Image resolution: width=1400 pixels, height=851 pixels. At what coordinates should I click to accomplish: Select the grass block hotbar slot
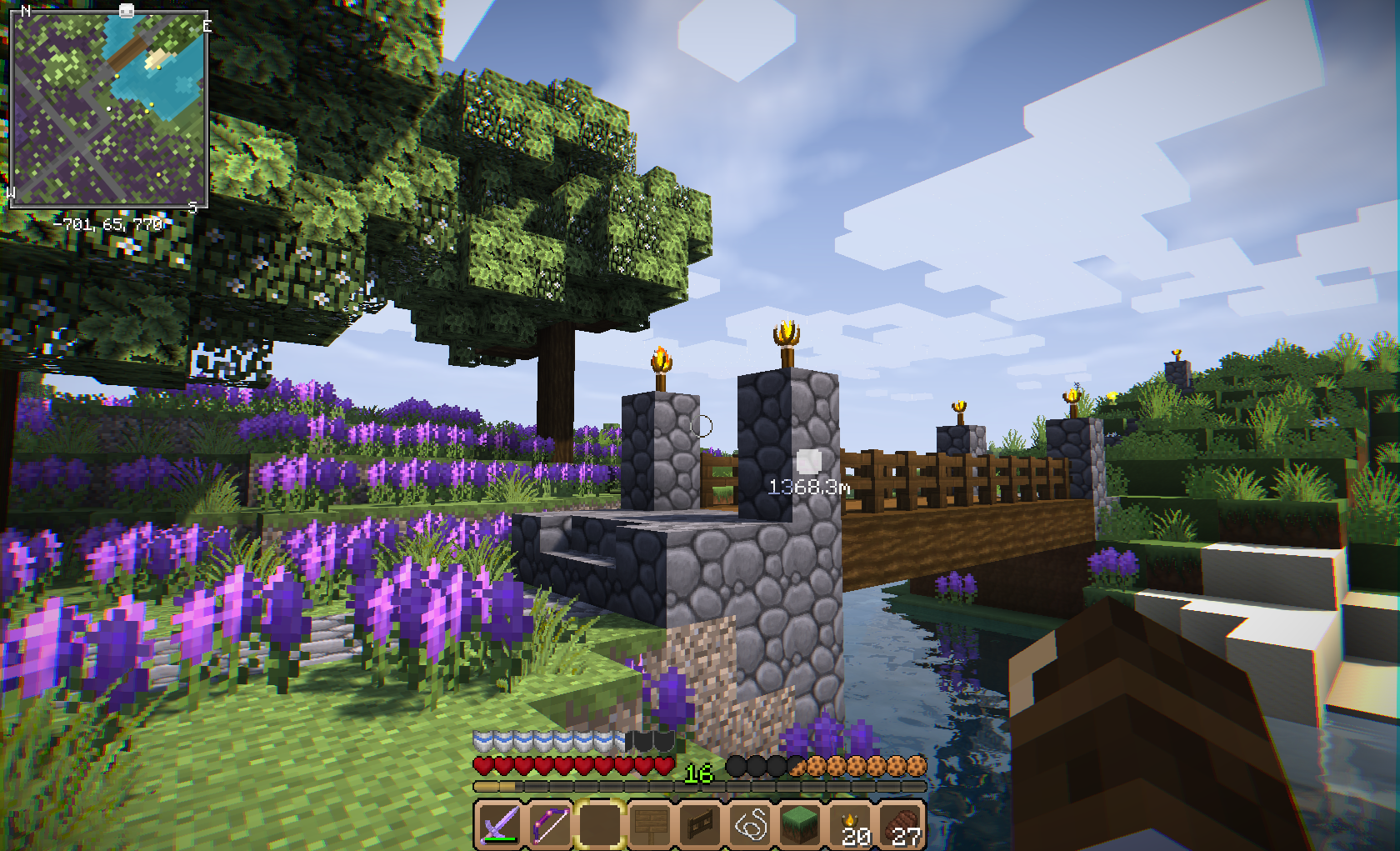[801, 825]
